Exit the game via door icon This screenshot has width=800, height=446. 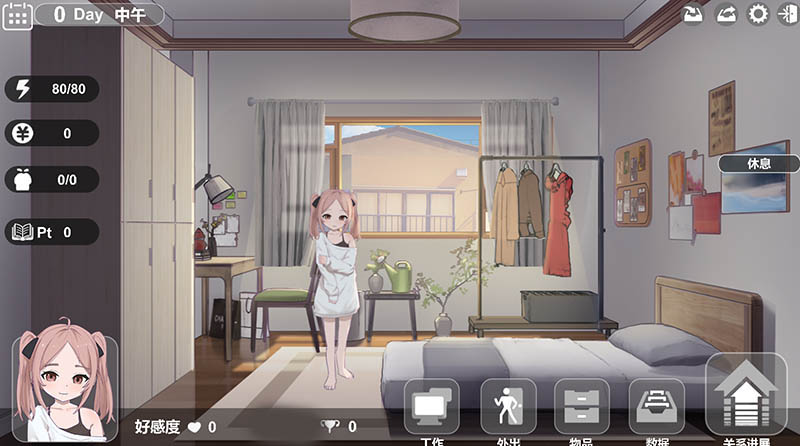click(x=787, y=14)
